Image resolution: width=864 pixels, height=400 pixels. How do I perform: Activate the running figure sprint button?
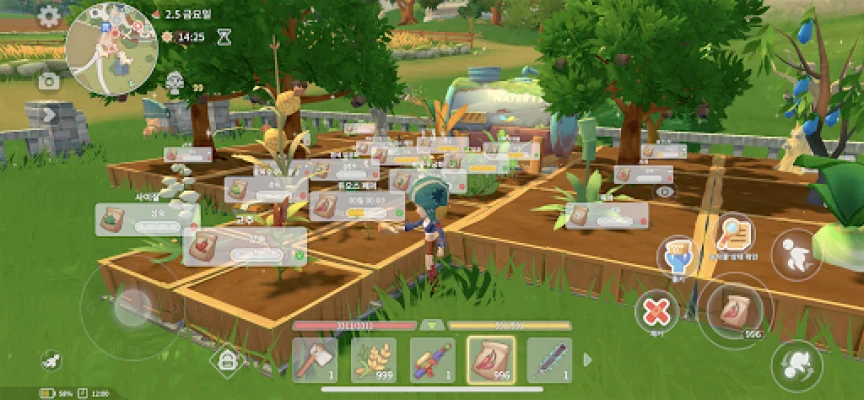pyautogui.click(x=797, y=250)
